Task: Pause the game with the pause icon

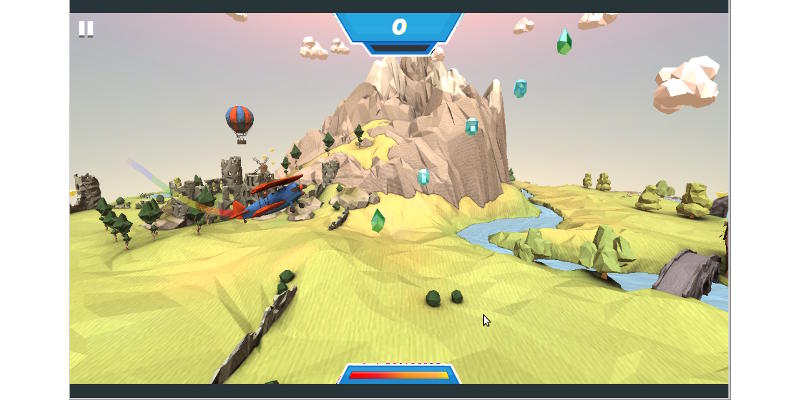Action: 86,29
